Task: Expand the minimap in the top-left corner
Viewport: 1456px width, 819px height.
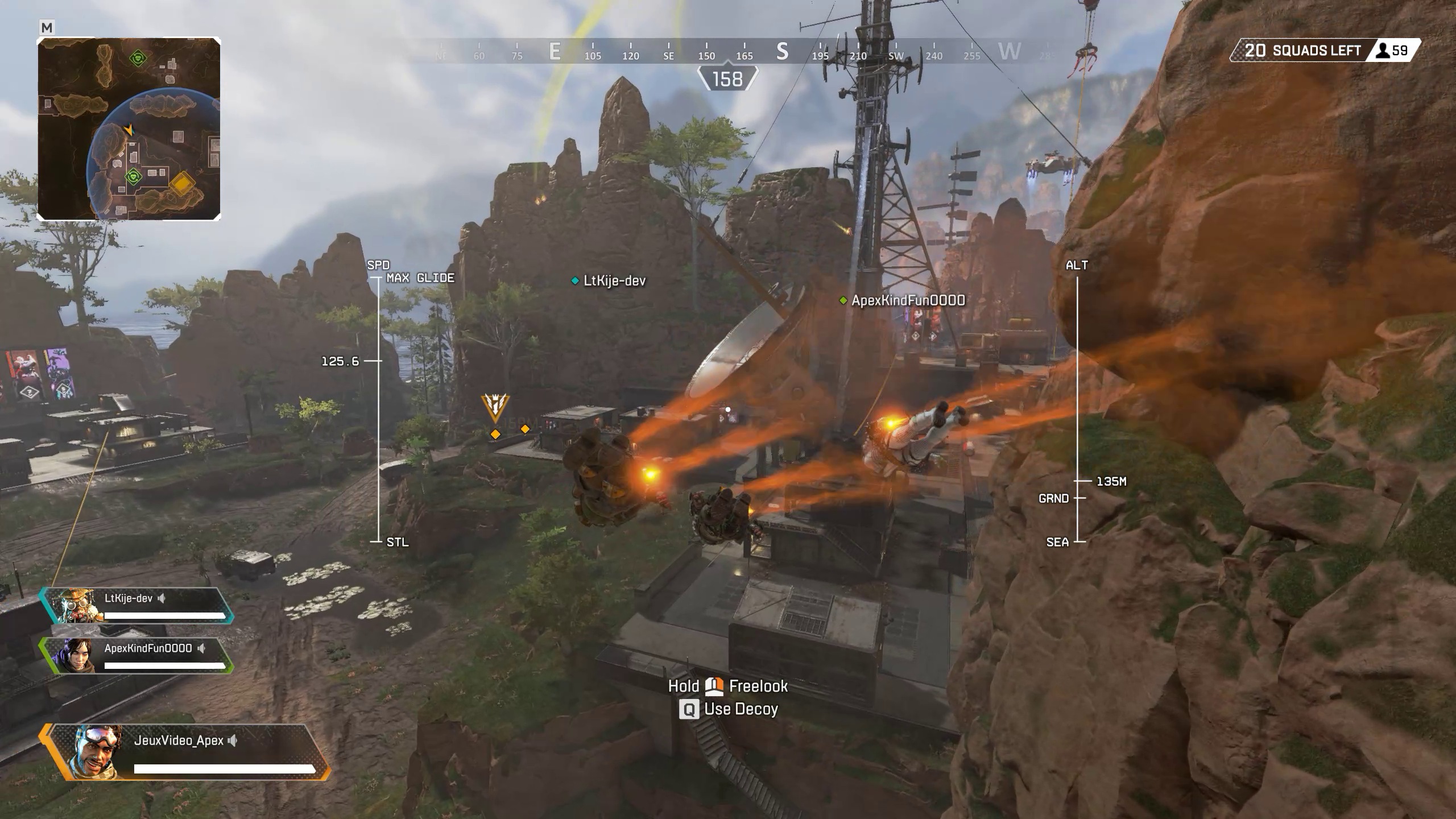Action: pos(128,128)
